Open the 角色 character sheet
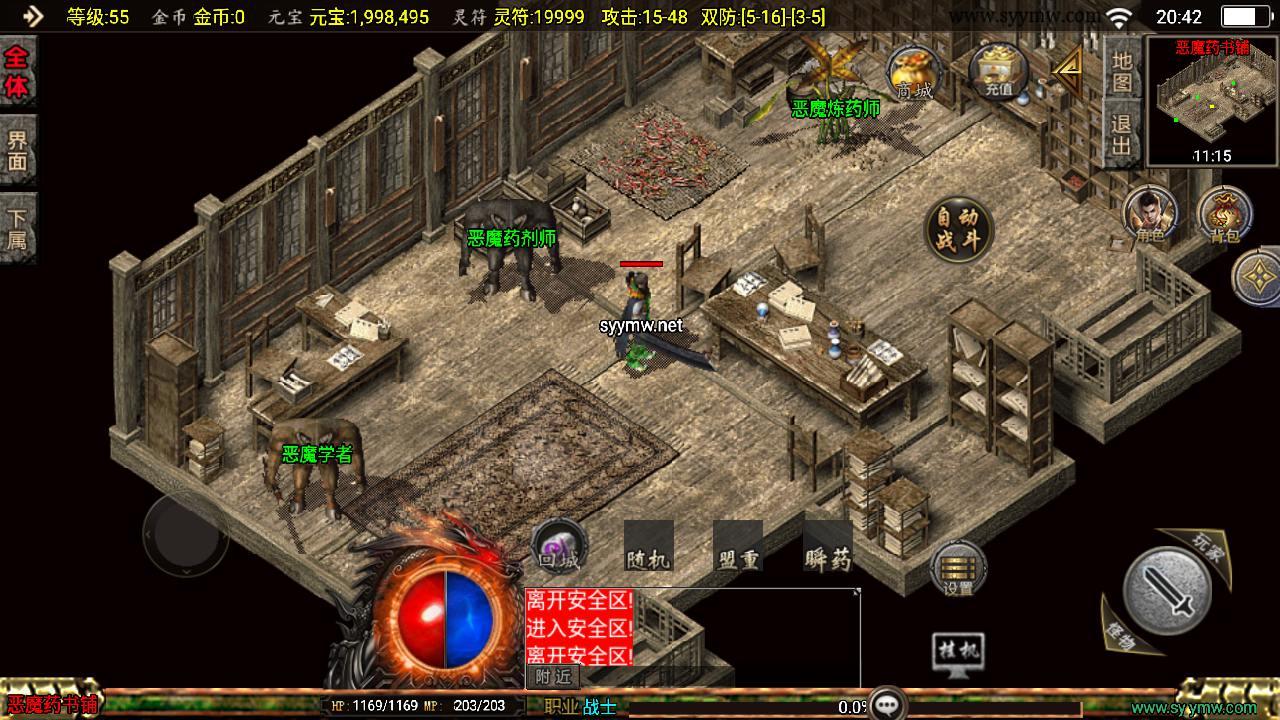 1149,214
